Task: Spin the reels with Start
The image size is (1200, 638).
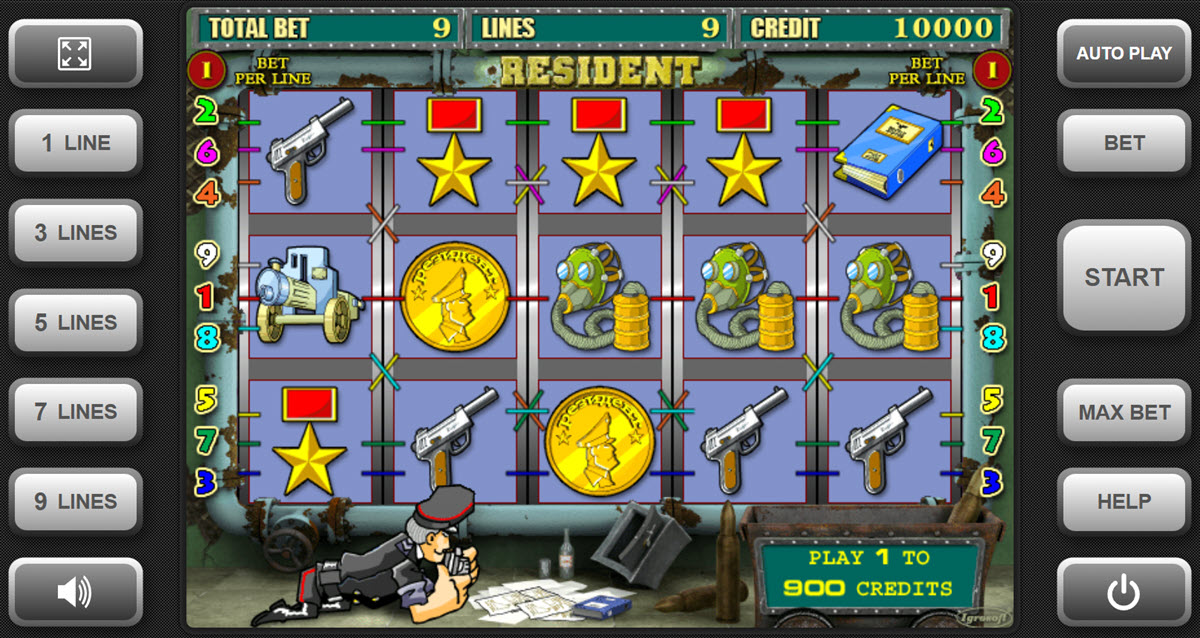Action: click(x=1124, y=277)
